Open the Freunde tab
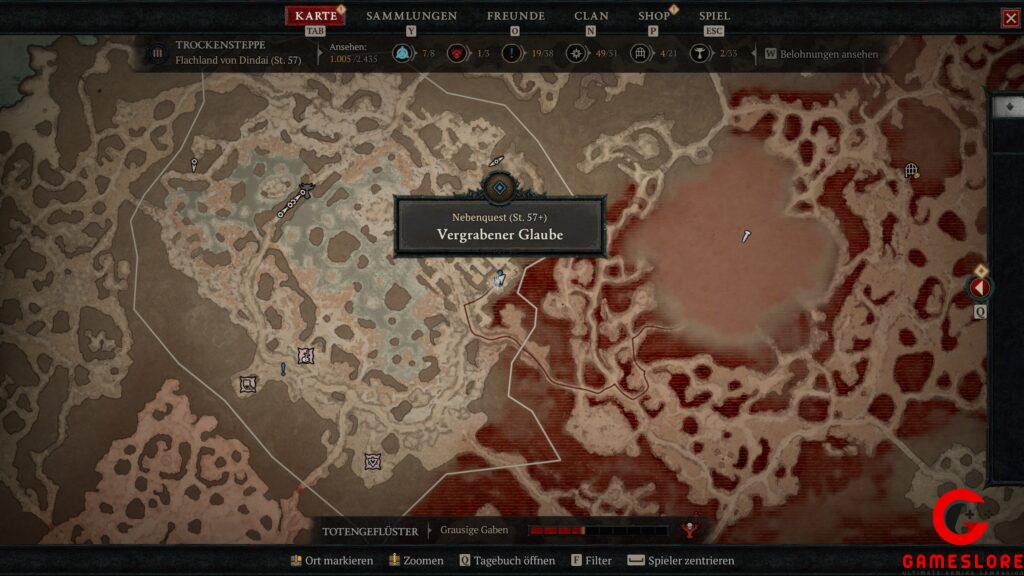 point(515,16)
